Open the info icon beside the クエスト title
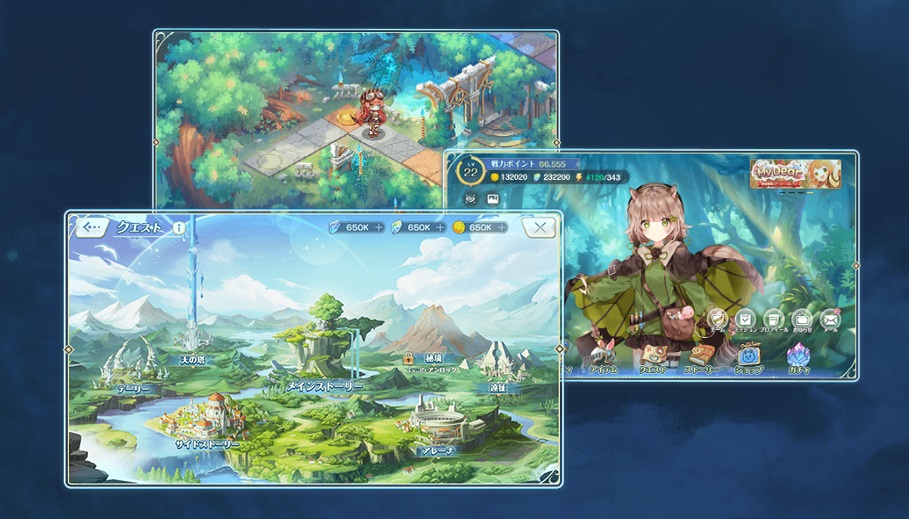Viewport: 909px width, 519px height. coord(179,228)
